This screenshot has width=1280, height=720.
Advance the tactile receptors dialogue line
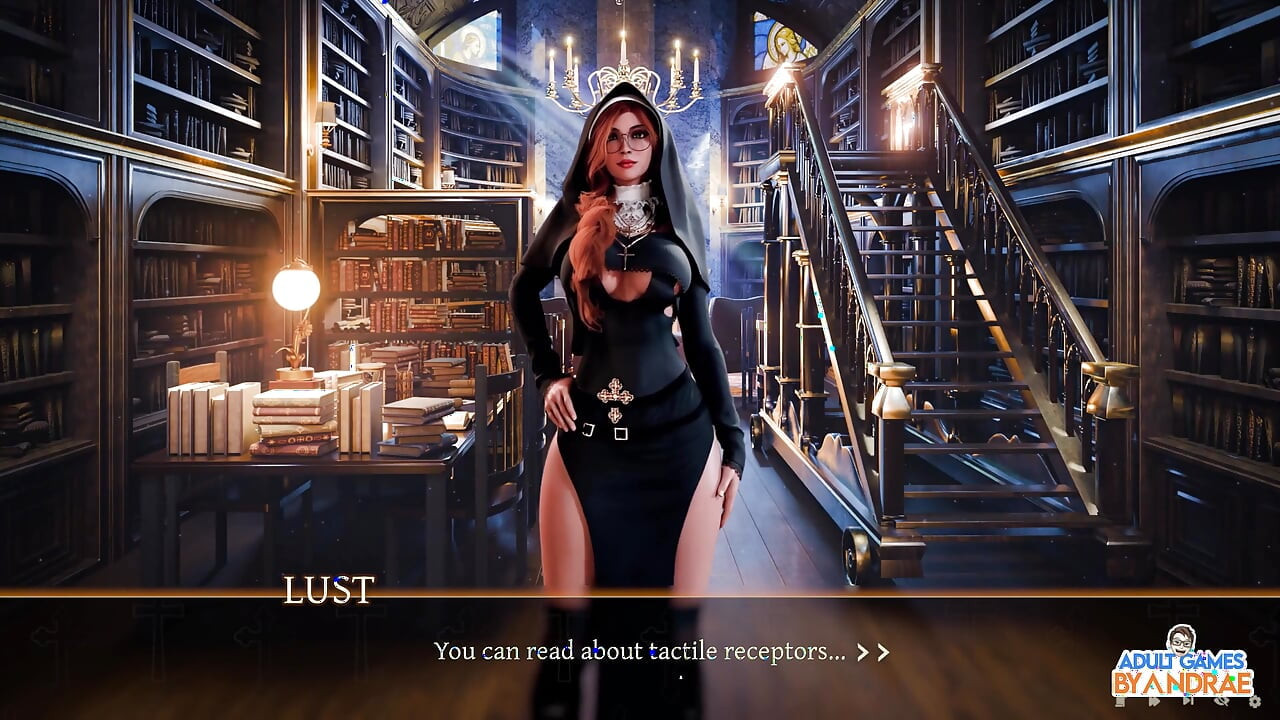pos(640,651)
